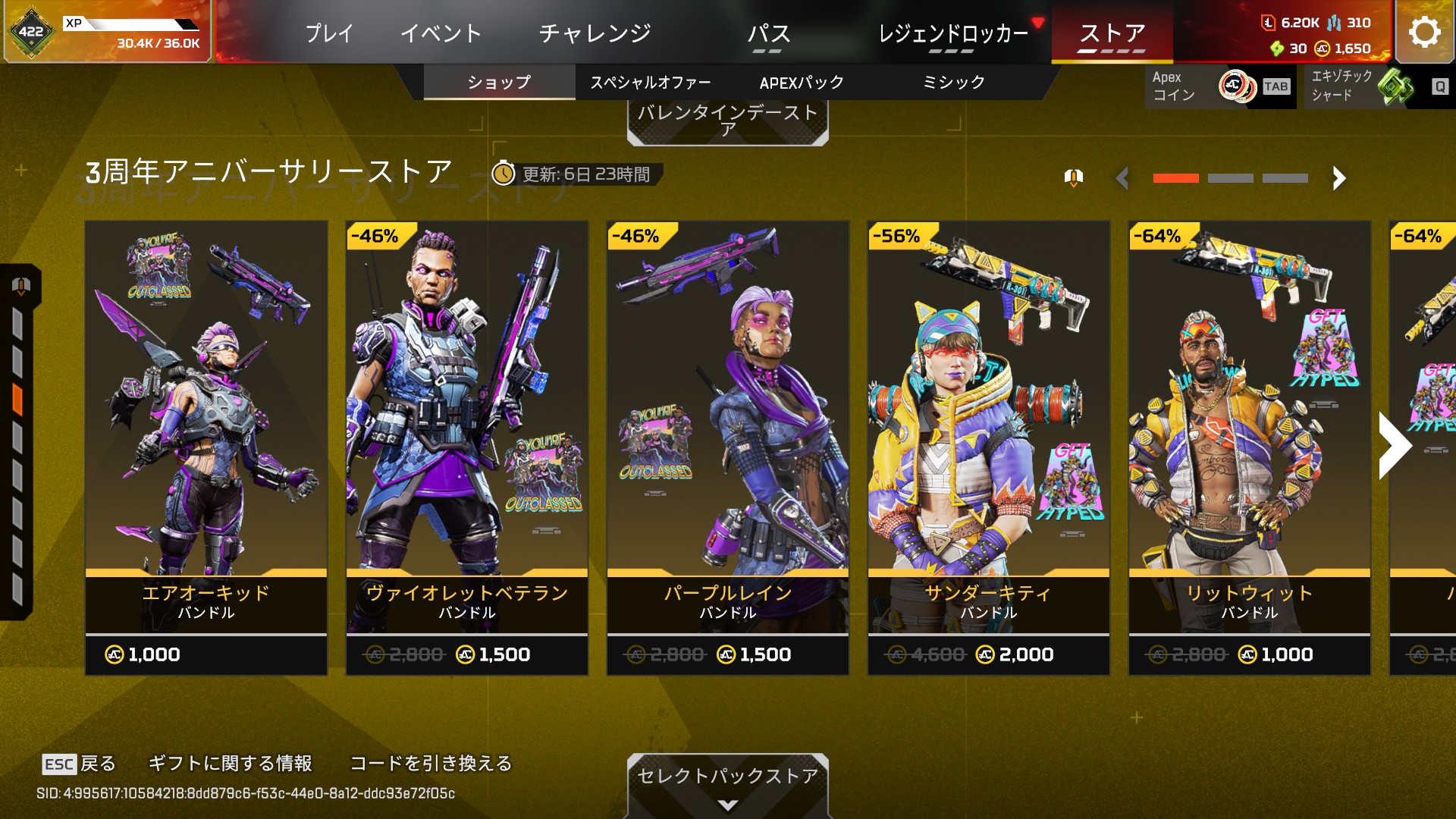Pick the リットウィット bundle card
The height and width of the screenshot is (819, 1456).
tap(1250, 447)
